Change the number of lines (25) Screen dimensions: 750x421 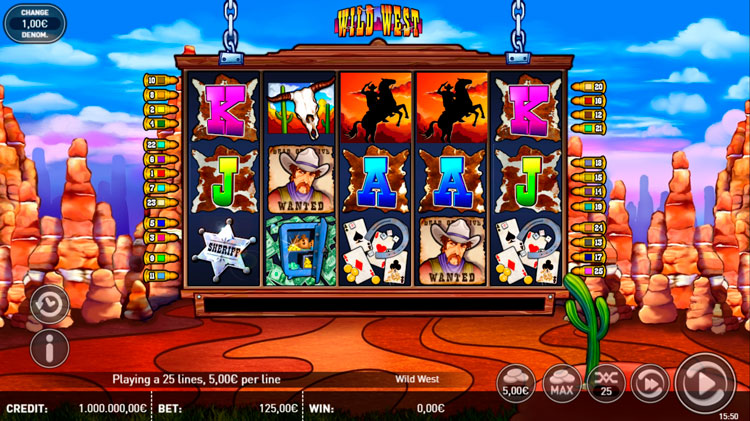(x=607, y=383)
